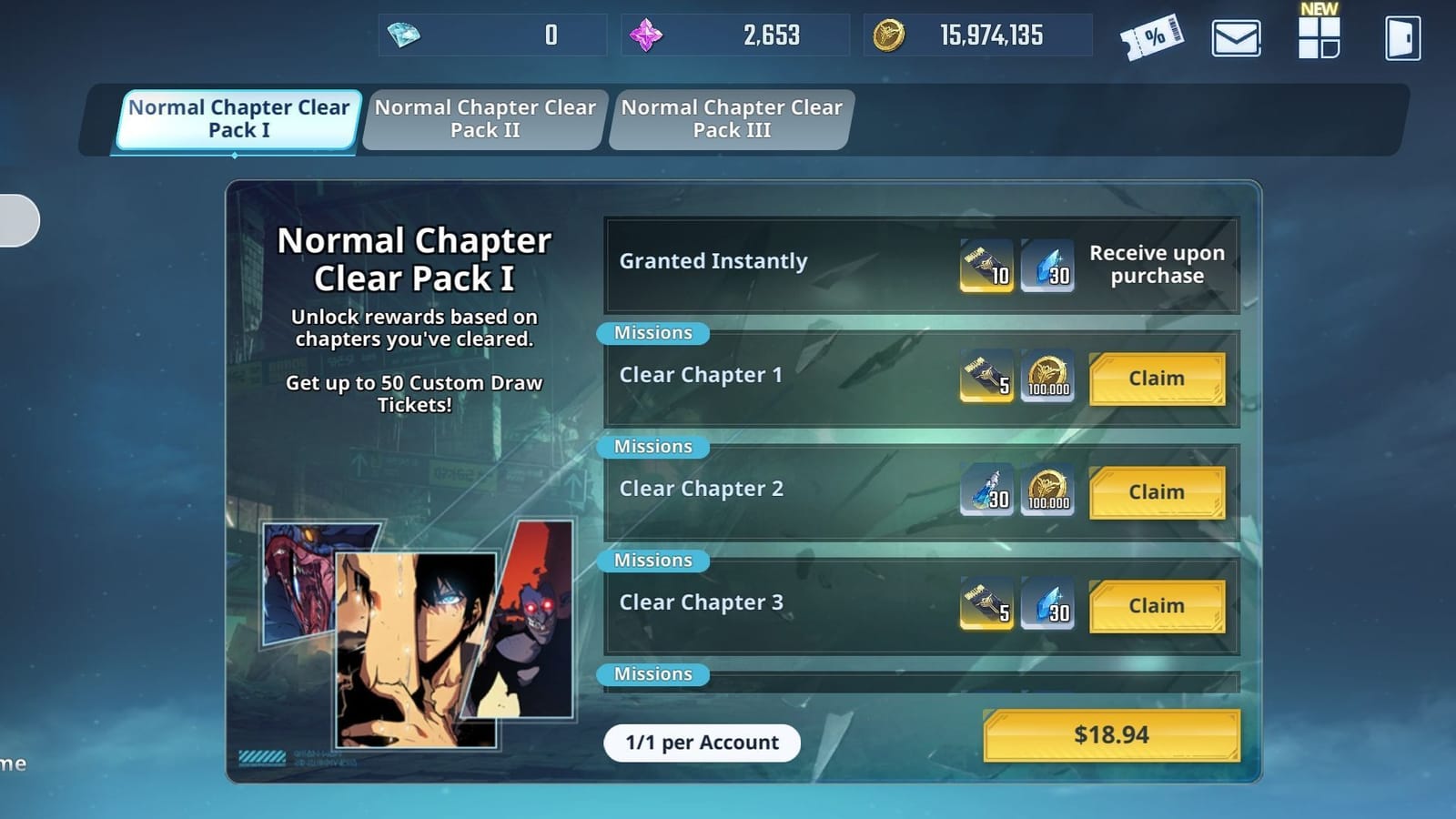
Task: Click the 1/1 per Account label
Action: pyautogui.click(x=702, y=743)
